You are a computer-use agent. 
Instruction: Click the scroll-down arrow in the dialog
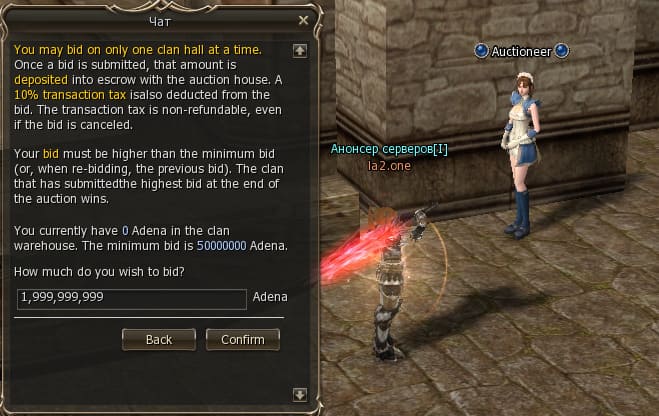point(299,393)
